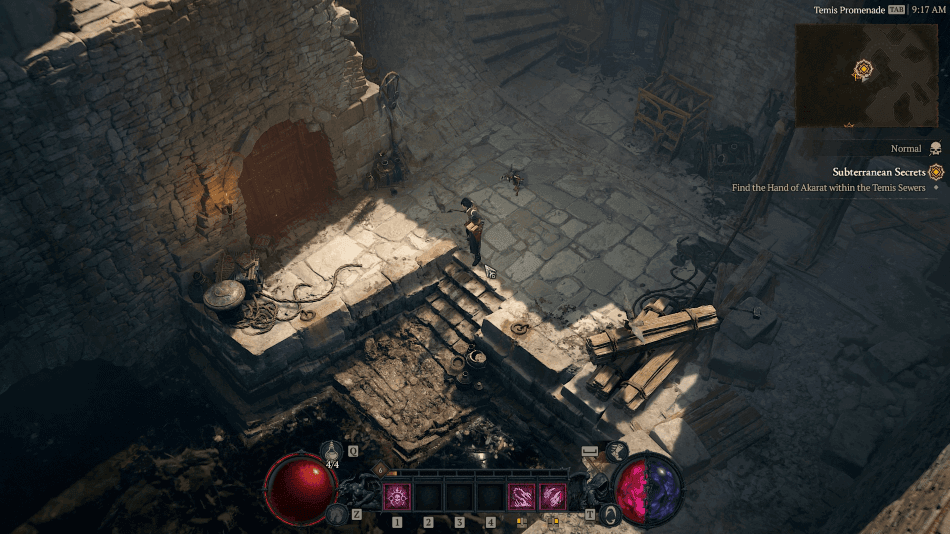Activate the skull skill in slot 1

click(397, 496)
